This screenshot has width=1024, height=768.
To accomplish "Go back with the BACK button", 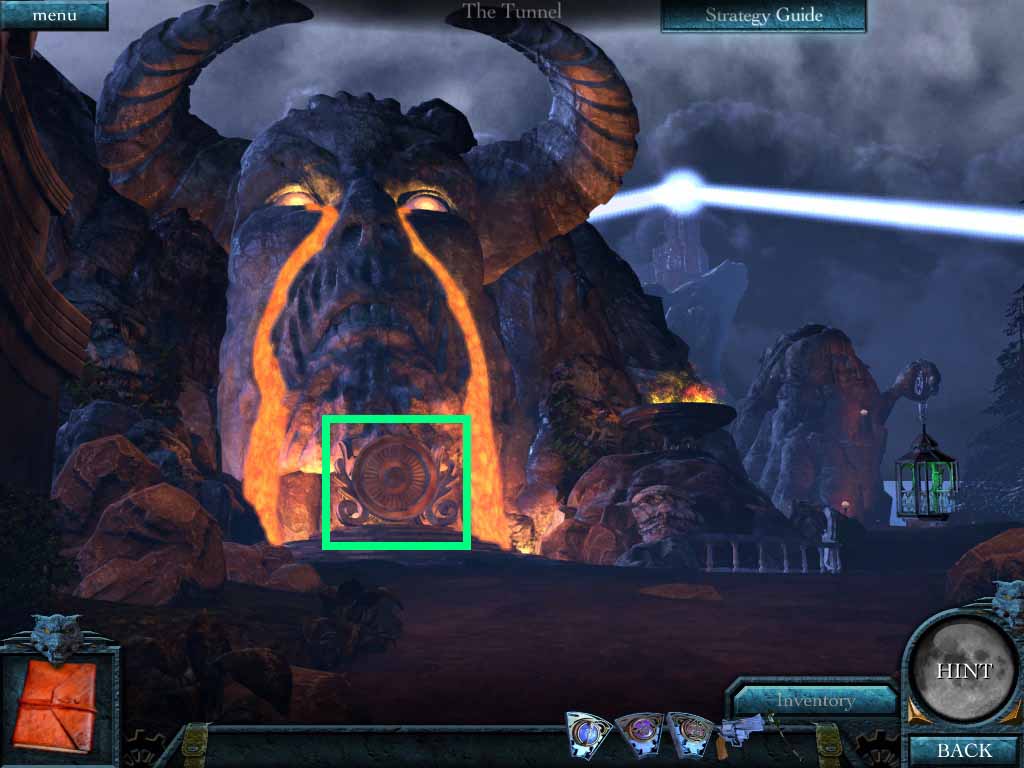I will 964,750.
